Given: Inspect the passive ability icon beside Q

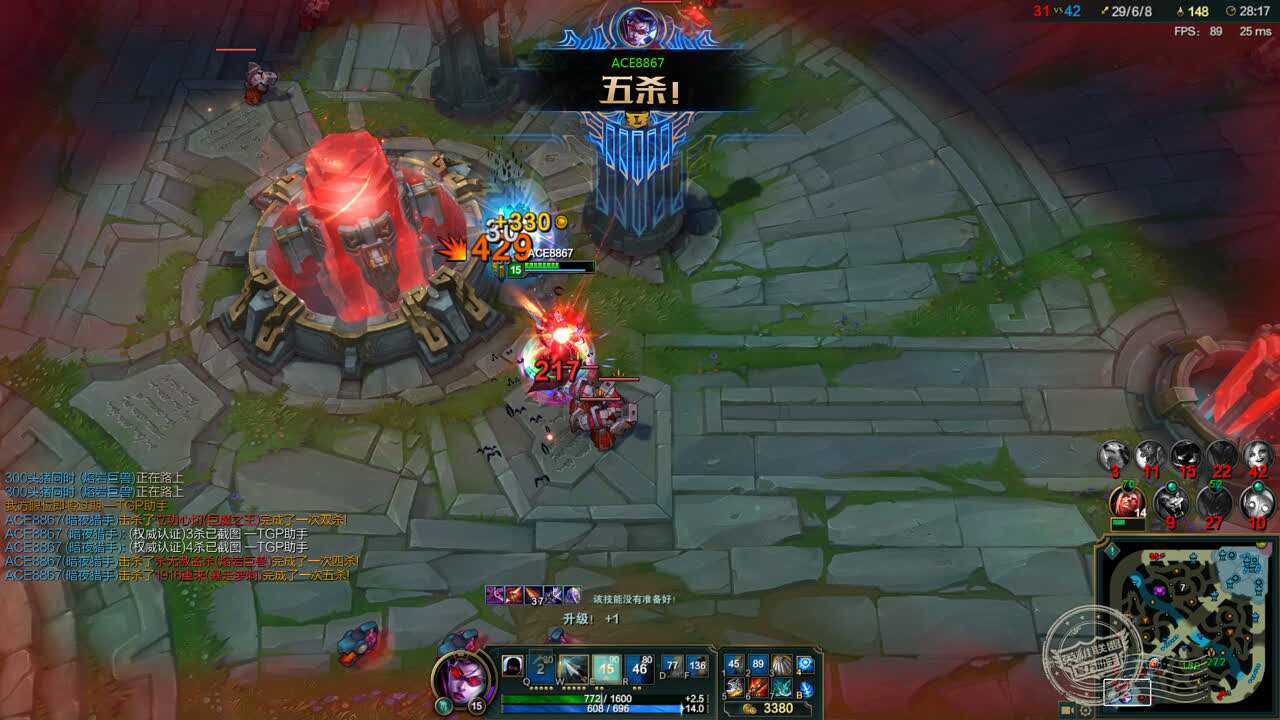Looking at the screenshot, I should (x=512, y=667).
